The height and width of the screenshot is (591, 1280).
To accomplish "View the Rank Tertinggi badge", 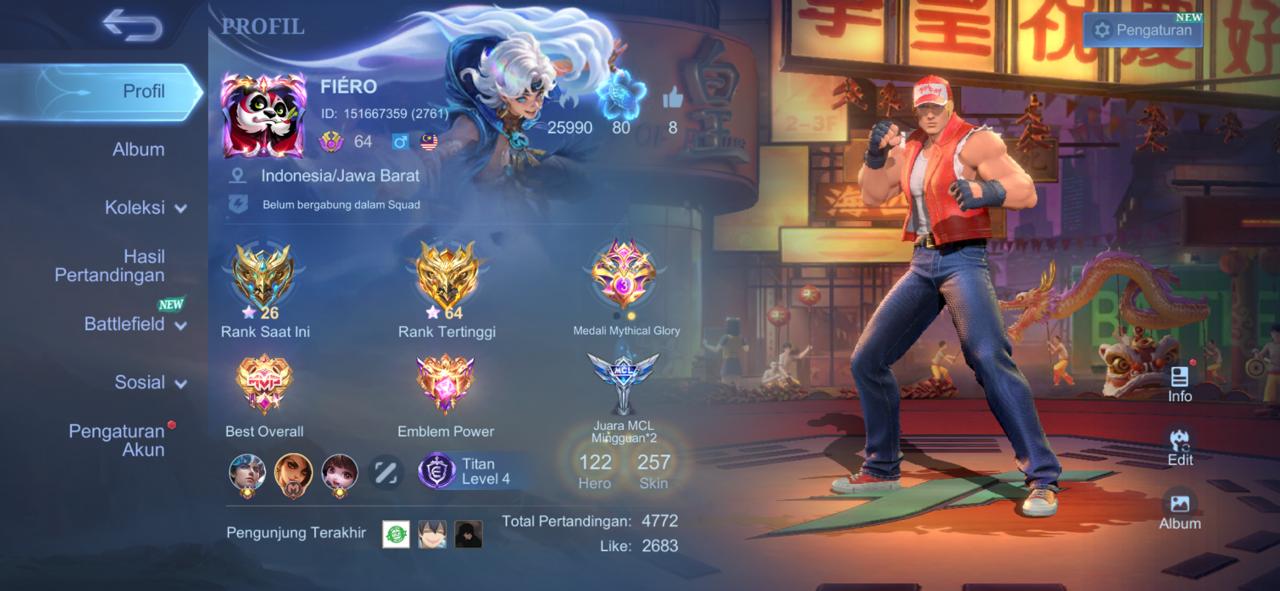I will click(447, 278).
